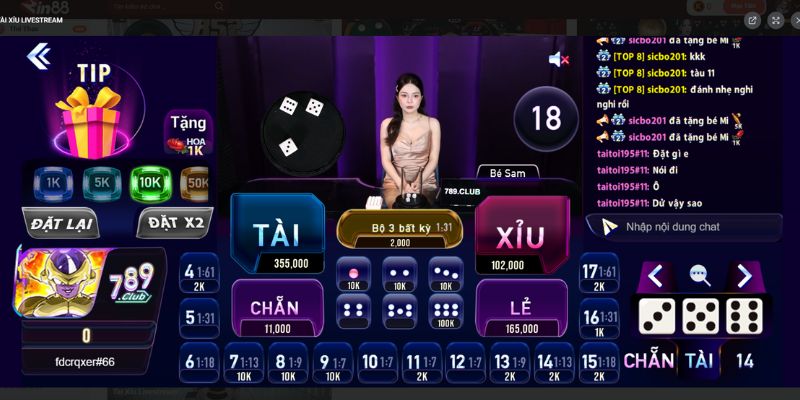Click the ĐẶT LẠI rebet button
This screenshot has width=800, height=400.
click(x=62, y=223)
